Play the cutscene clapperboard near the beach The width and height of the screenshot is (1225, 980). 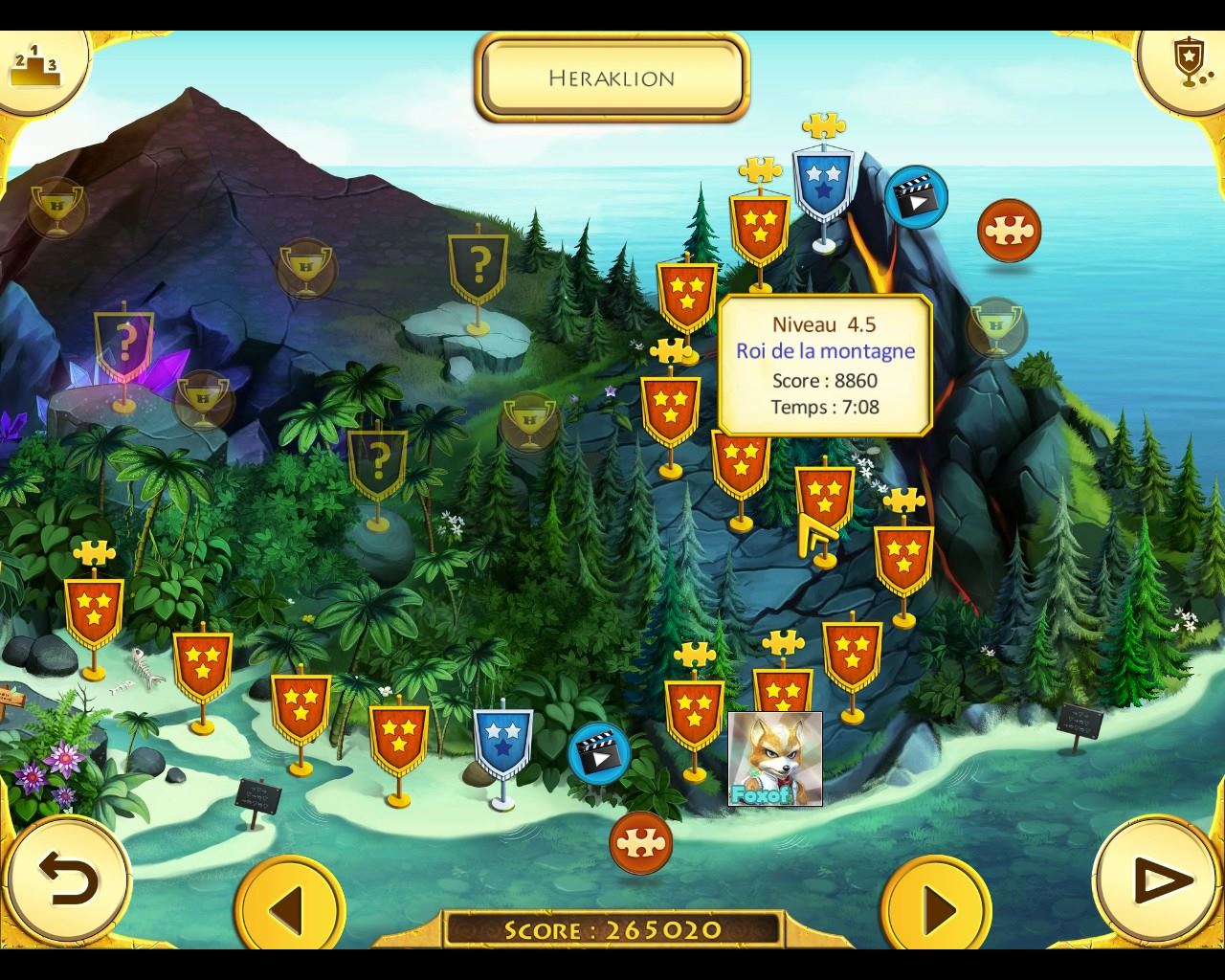(x=599, y=752)
